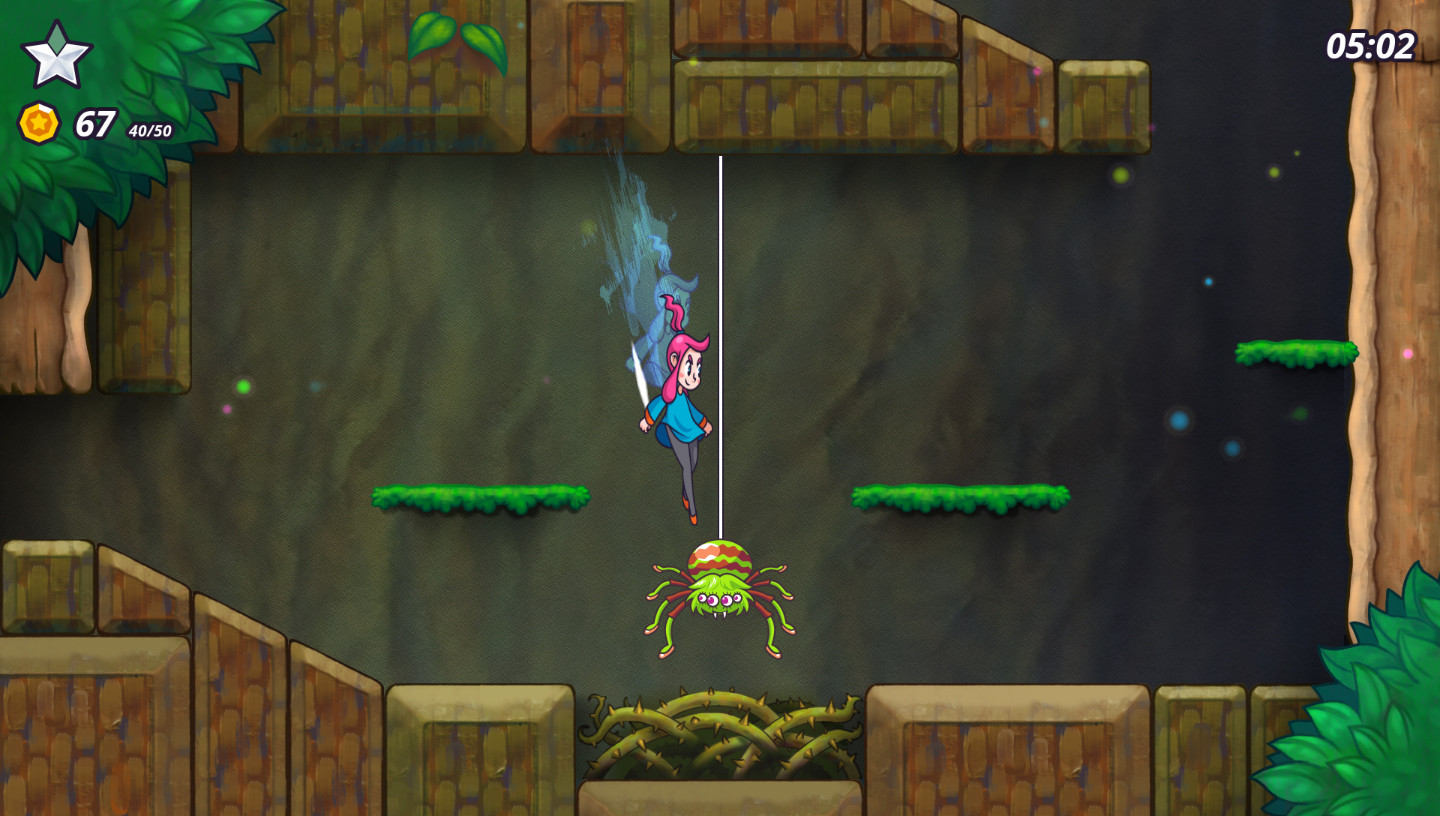This screenshot has height=816, width=1440.
Task: Click the small grass ledge on the far right
Action: click(x=1297, y=353)
